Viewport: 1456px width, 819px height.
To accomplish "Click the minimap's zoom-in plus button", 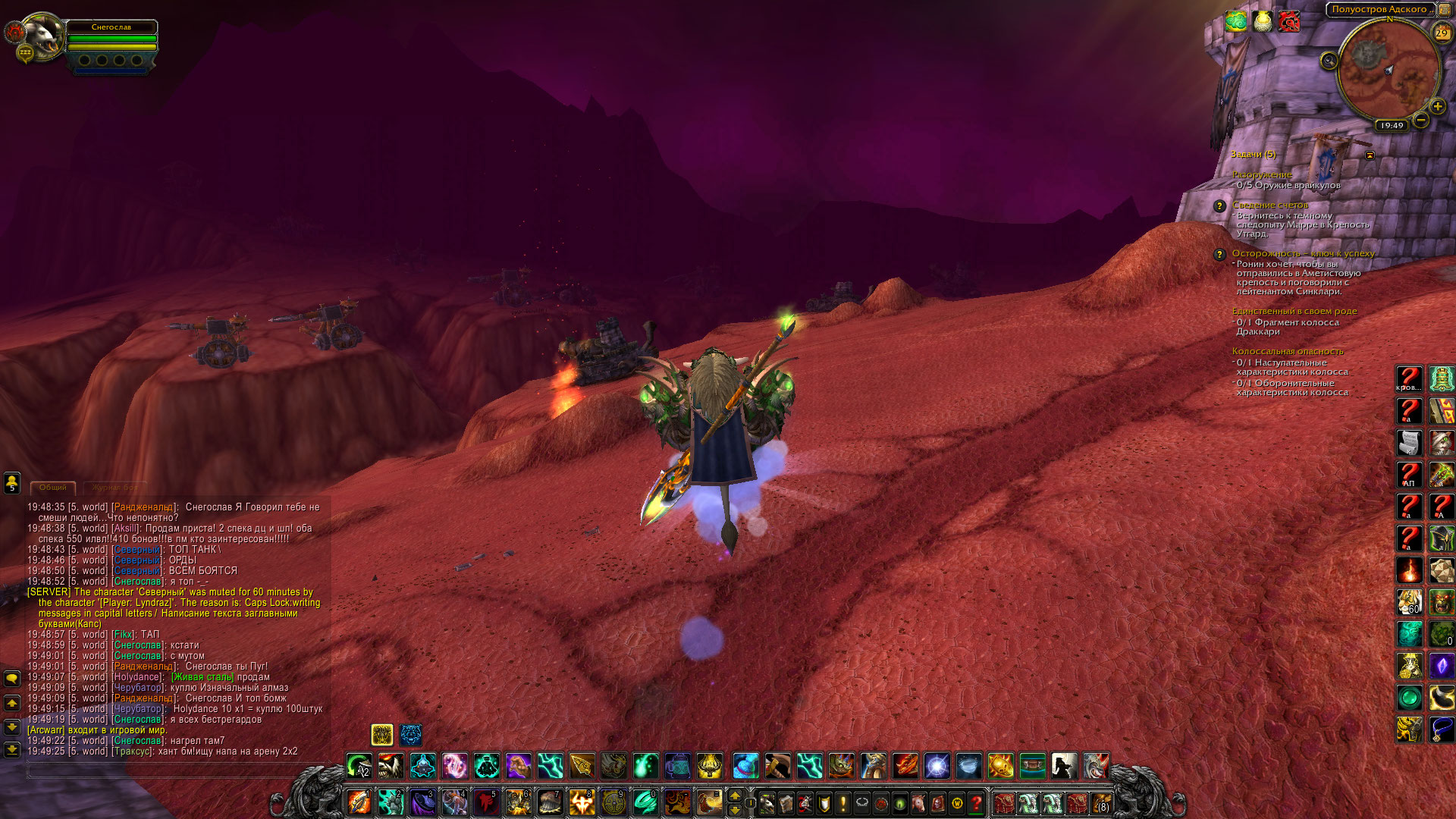I will coord(1437,107).
